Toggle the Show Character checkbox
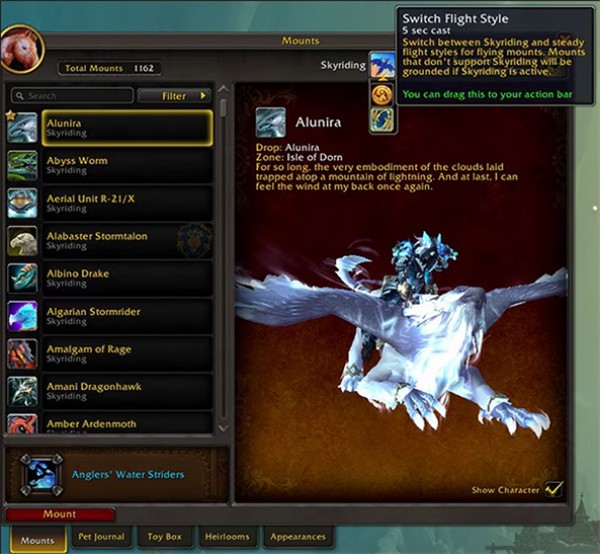Viewport: 600px width, 554px height. point(553,489)
